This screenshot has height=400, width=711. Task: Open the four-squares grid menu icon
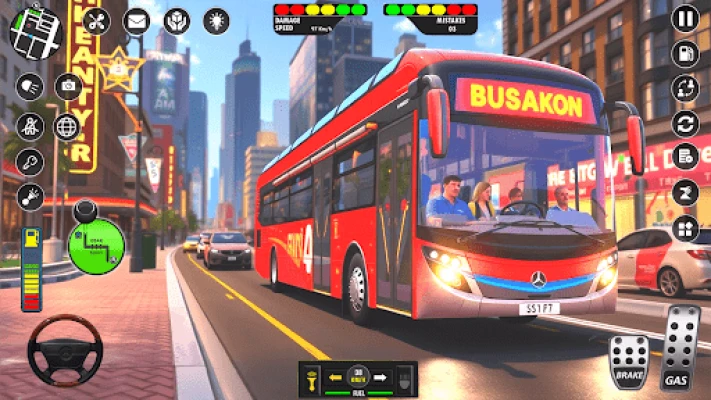685,229
